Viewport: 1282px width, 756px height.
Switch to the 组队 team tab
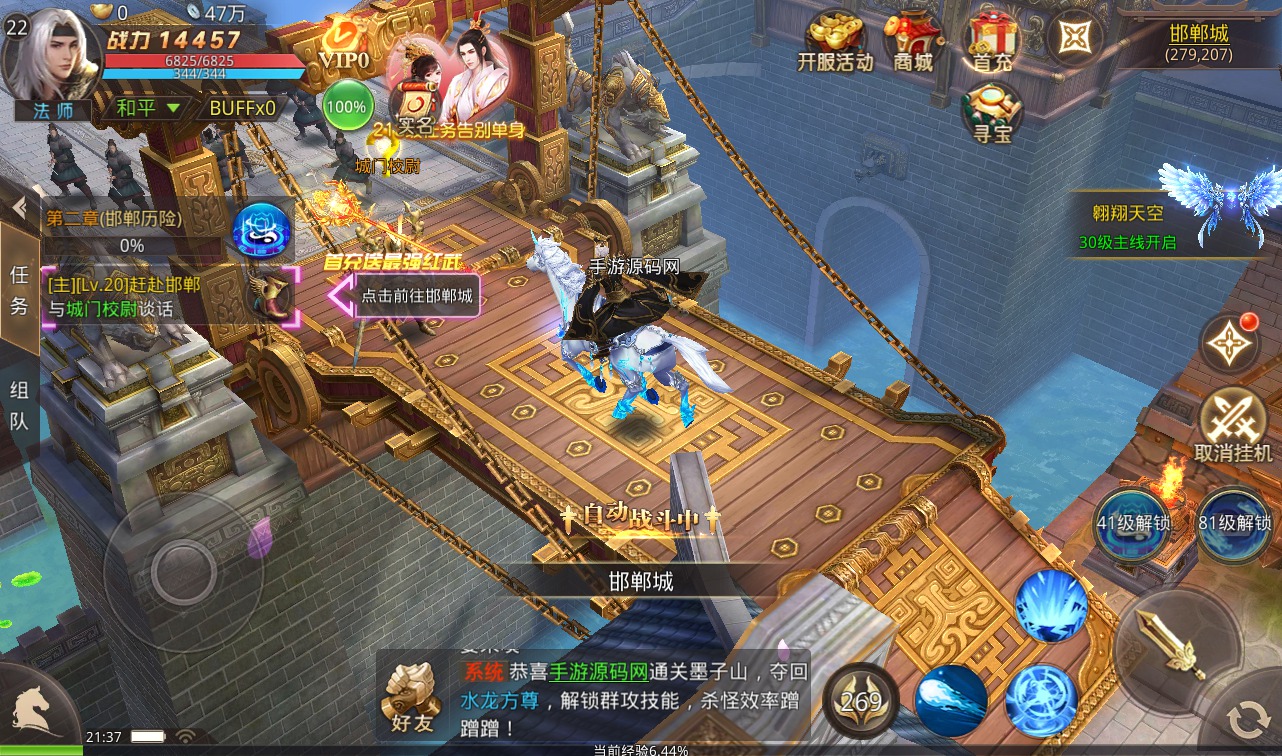[19, 404]
